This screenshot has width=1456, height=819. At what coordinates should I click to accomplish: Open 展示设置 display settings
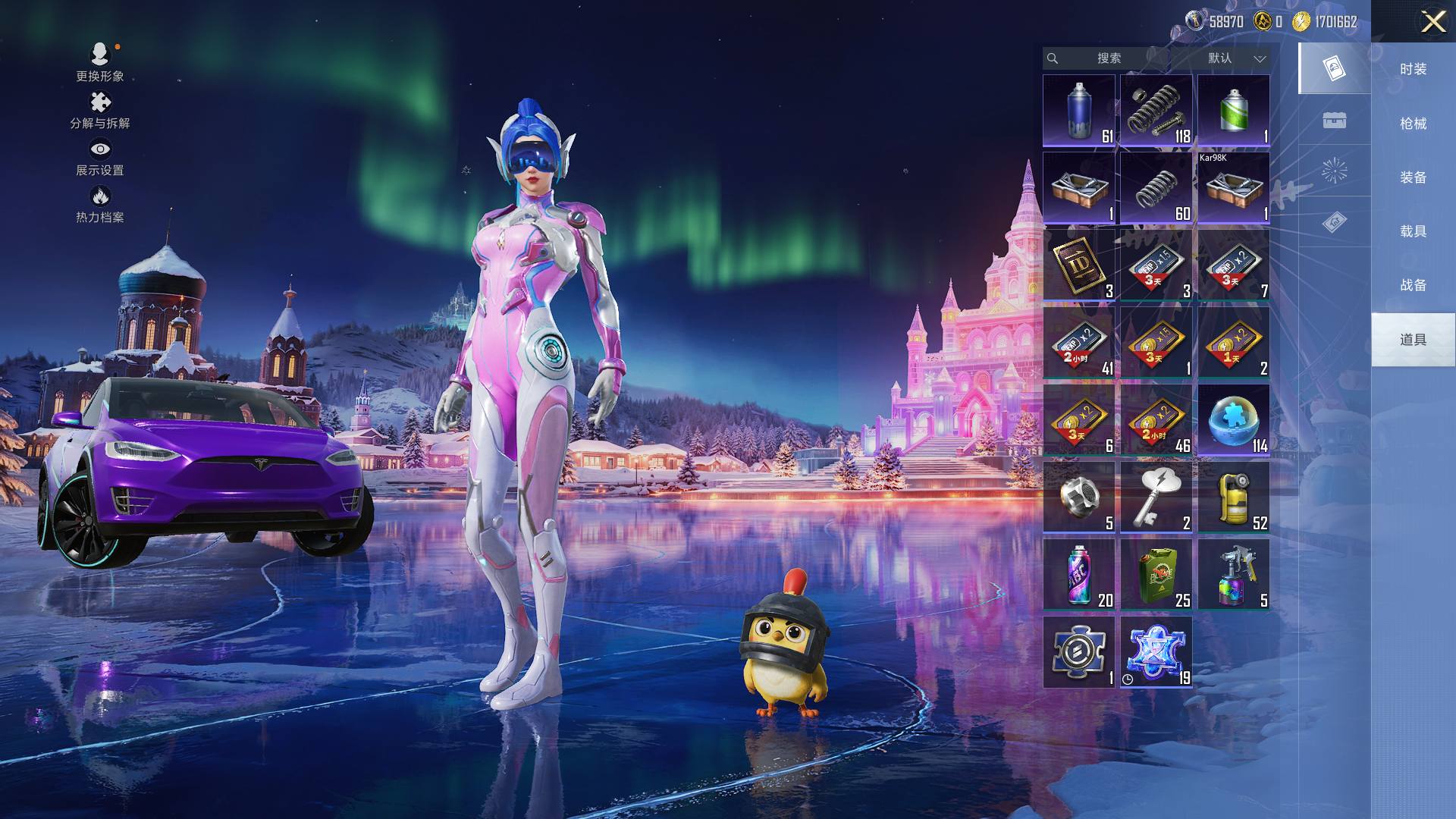coord(99,157)
